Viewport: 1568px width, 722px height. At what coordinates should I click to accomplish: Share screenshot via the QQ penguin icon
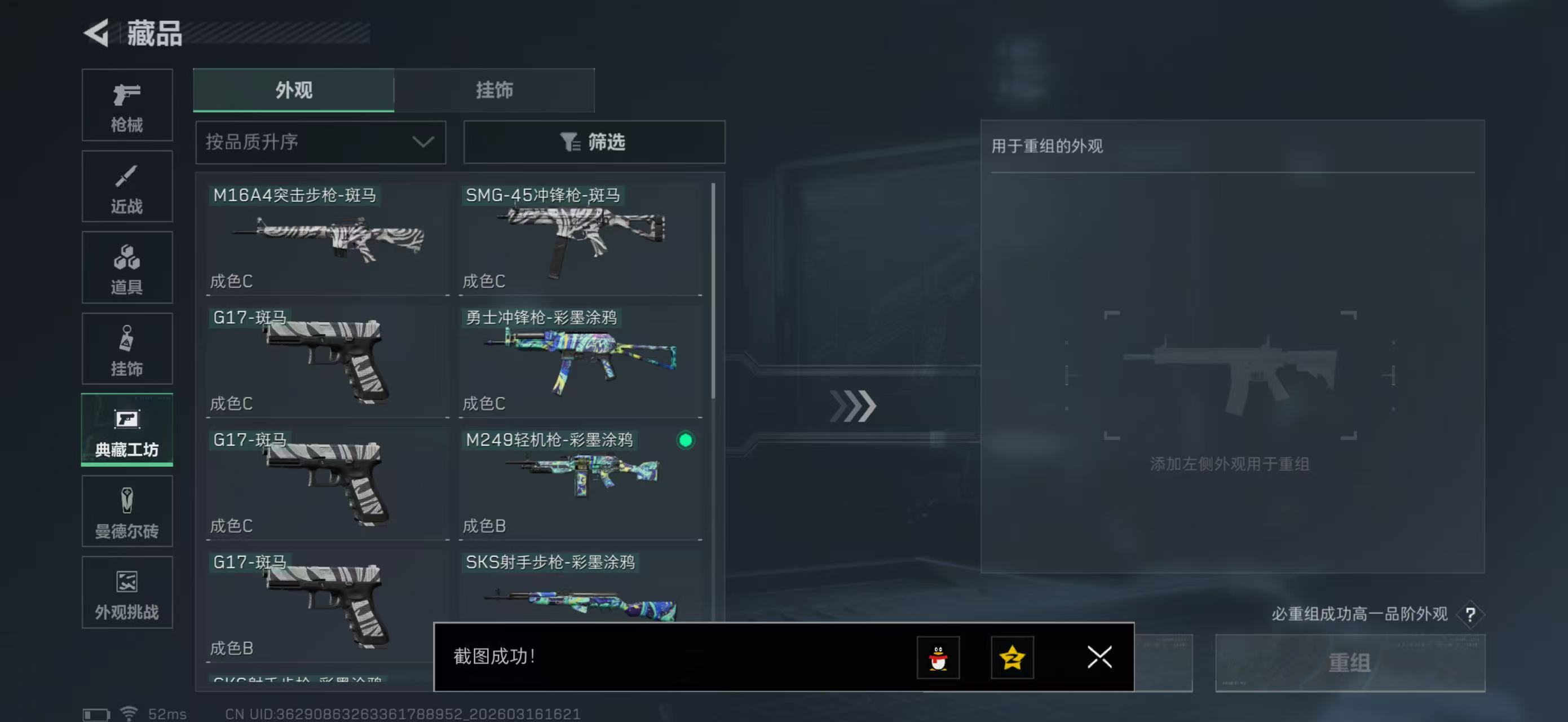(938, 658)
